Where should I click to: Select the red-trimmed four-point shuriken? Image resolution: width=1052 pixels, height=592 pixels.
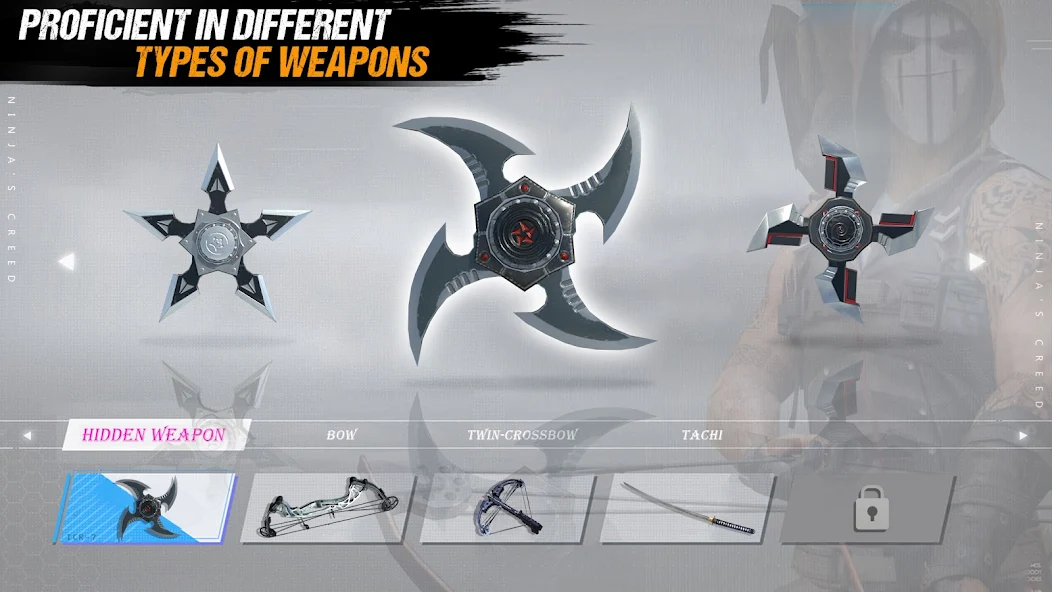pos(838,230)
